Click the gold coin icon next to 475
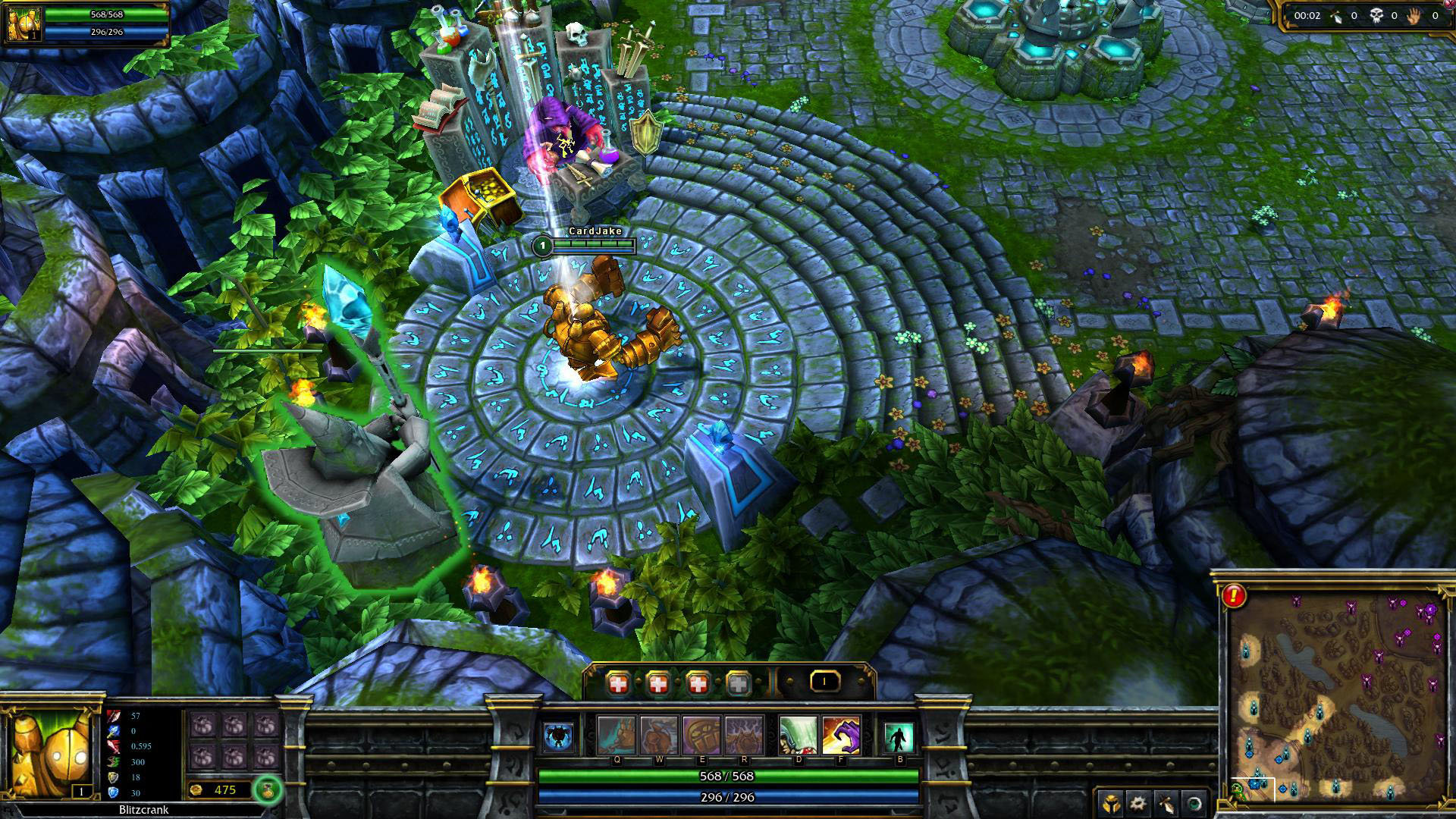Image resolution: width=1456 pixels, height=819 pixels. coord(196,790)
